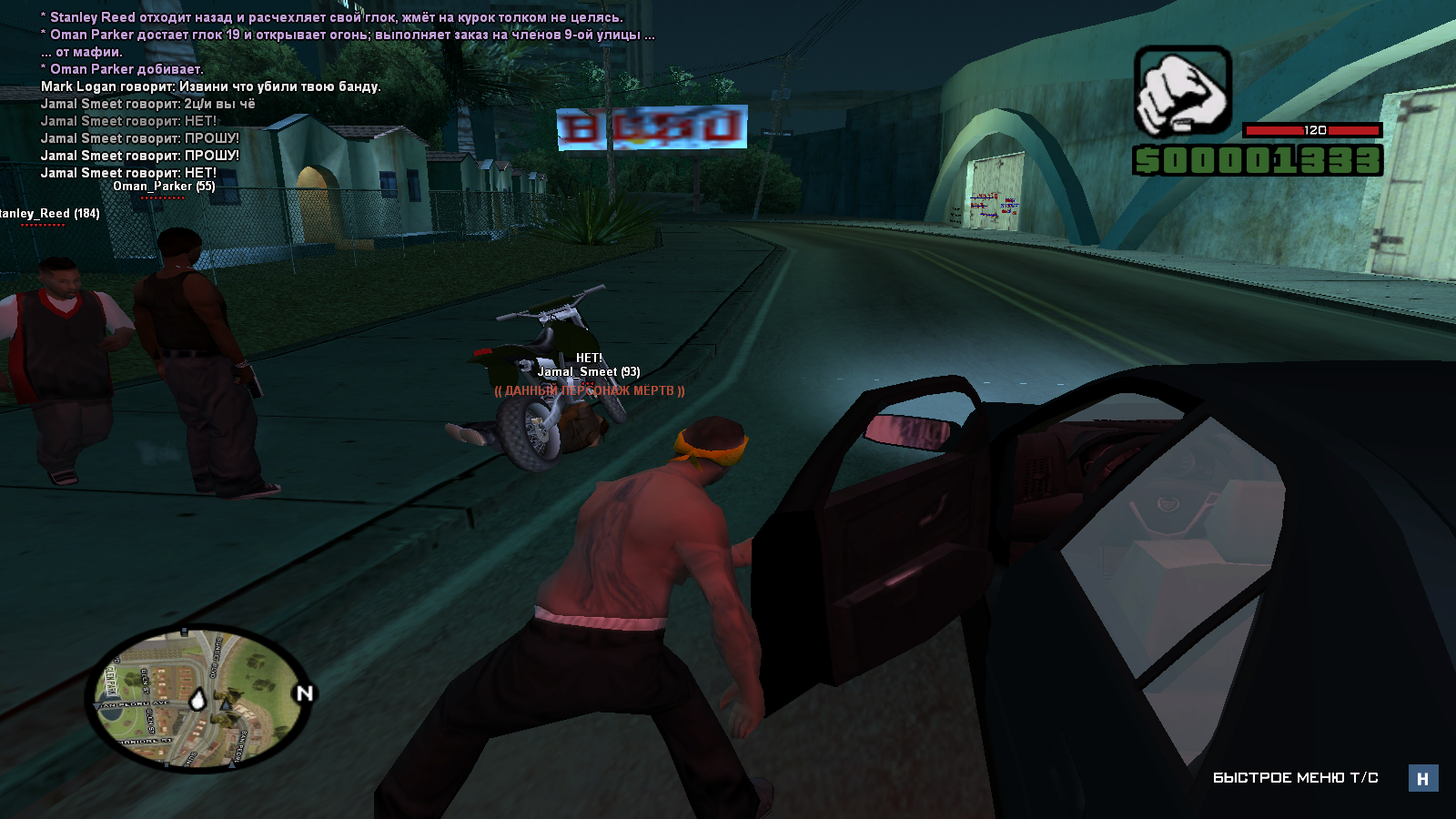The height and width of the screenshot is (819, 1456).
Task: Select Jamal_Smeet player name tag
Action: click(x=588, y=371)
